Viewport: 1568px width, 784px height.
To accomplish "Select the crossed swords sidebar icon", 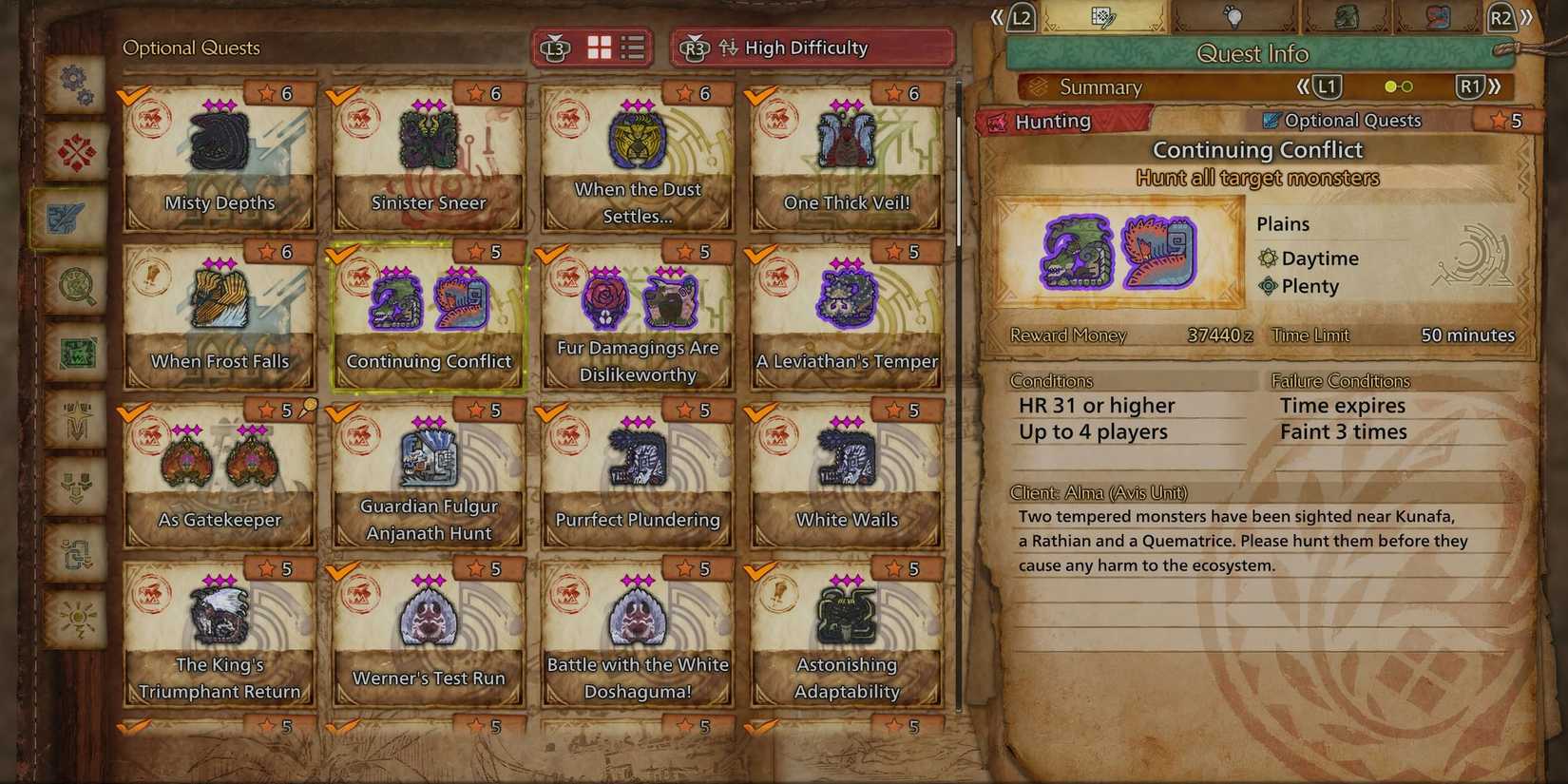I will coord(76,150).
